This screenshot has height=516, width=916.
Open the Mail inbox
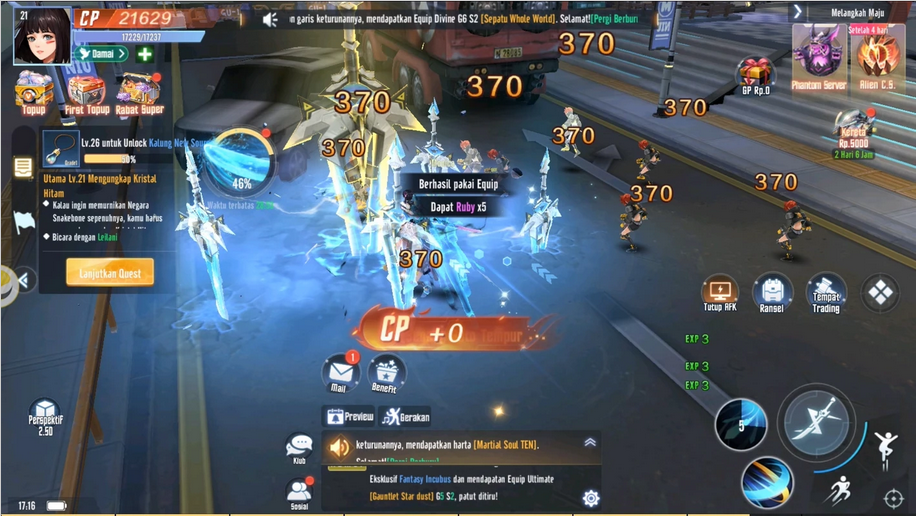click(340, 374)
